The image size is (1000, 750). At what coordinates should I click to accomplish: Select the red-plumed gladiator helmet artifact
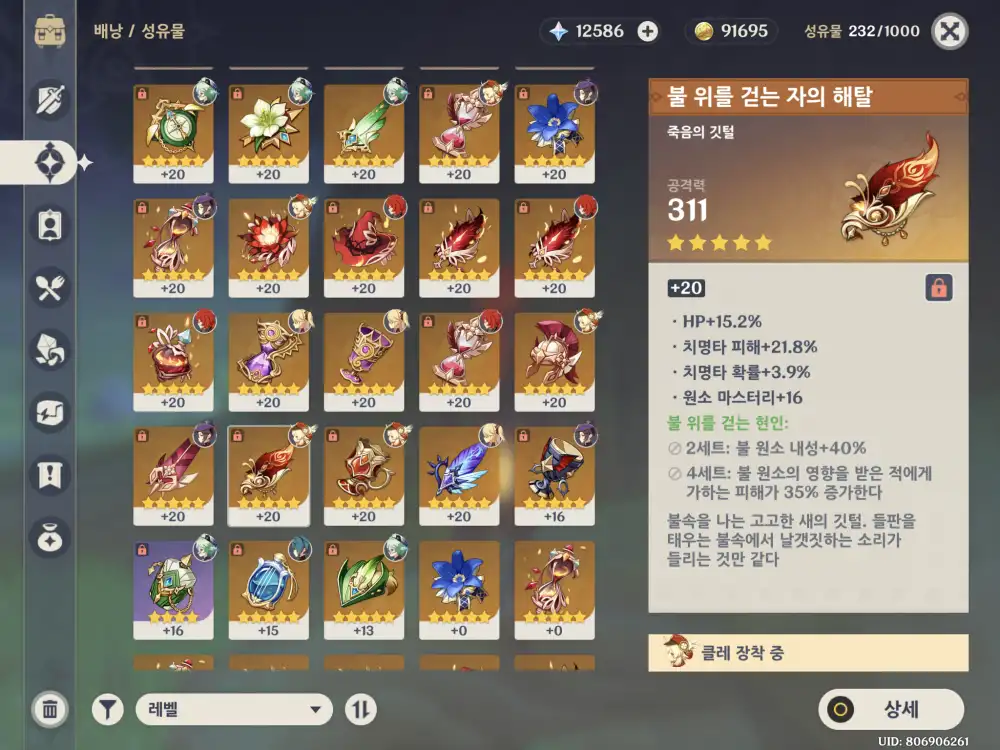coord(554,361)
